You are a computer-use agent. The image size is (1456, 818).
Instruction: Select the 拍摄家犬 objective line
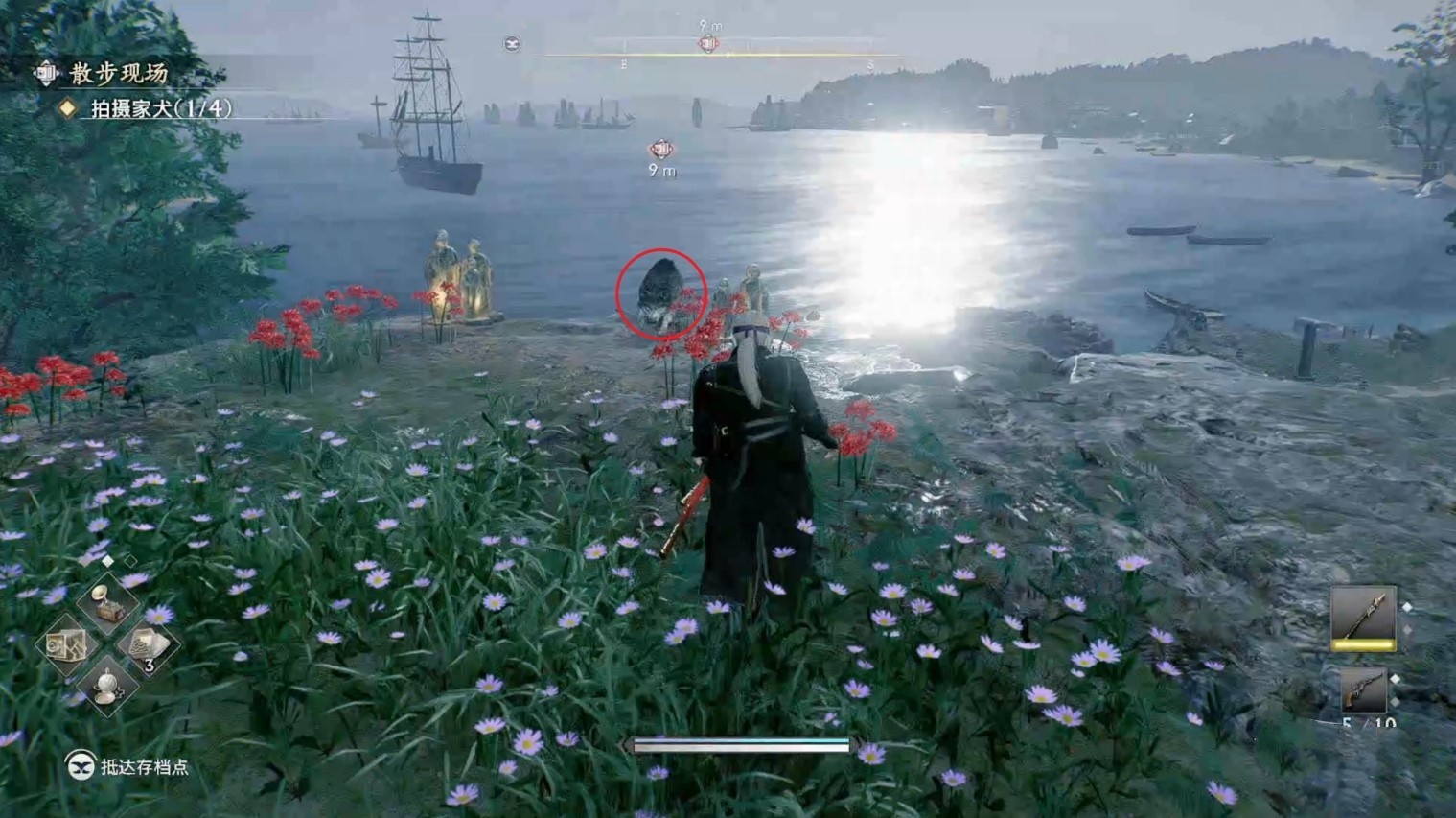click(x=160, y=108)
